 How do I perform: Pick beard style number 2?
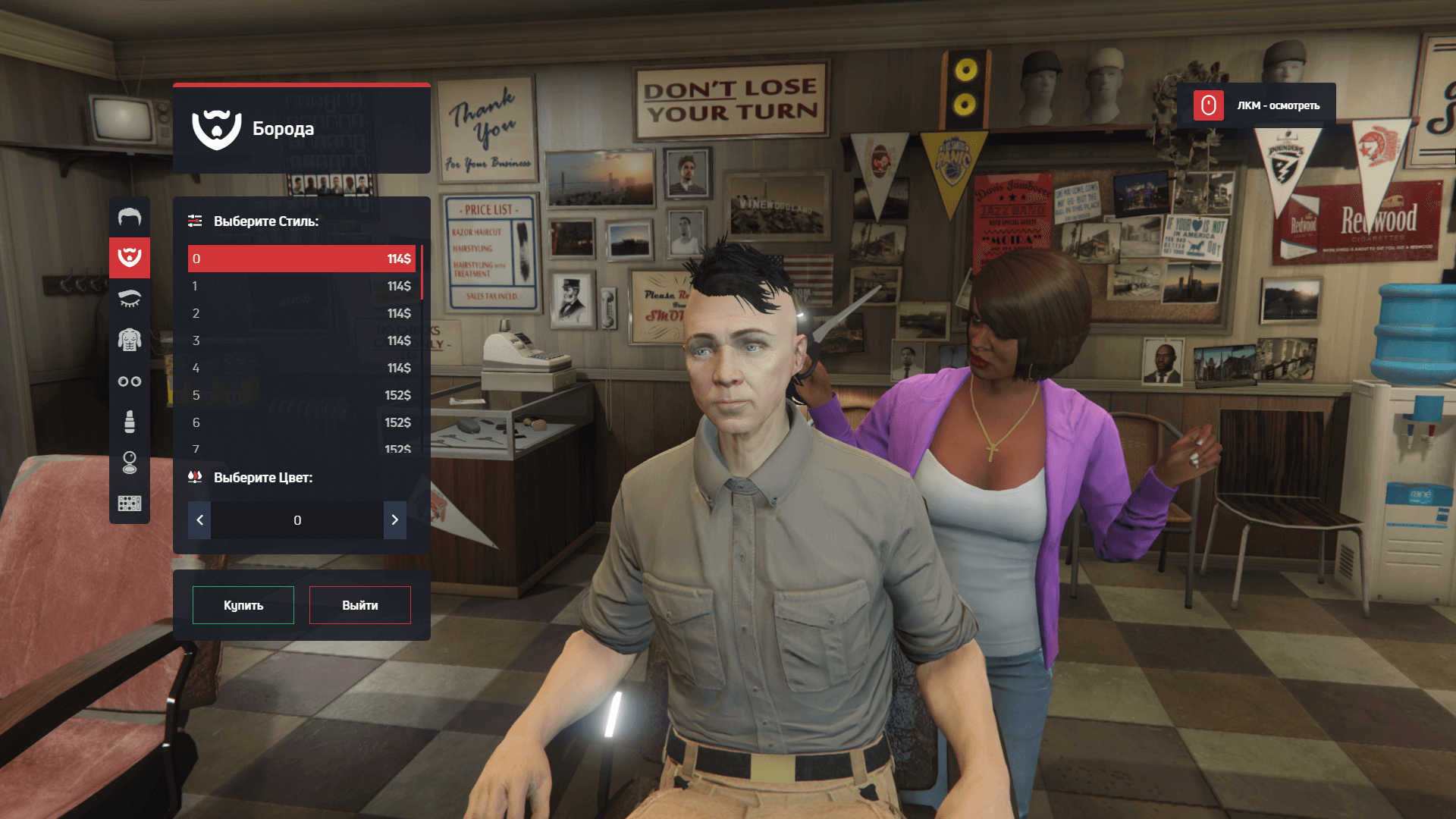[x=302, y=313]
